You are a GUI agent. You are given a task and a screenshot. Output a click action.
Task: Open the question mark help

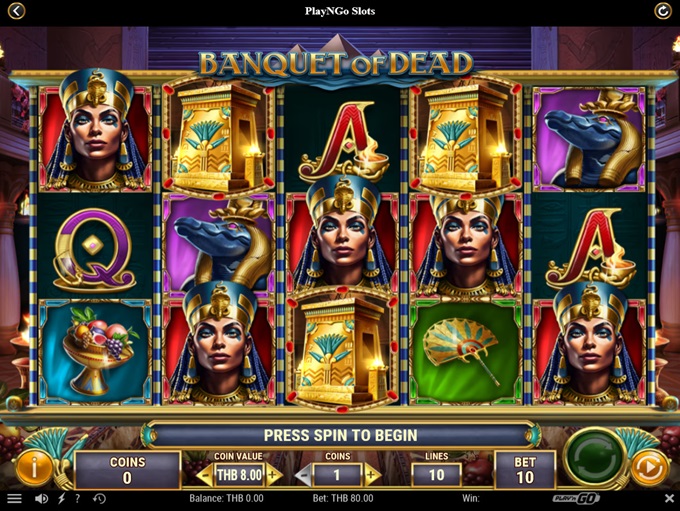point(78,498)
